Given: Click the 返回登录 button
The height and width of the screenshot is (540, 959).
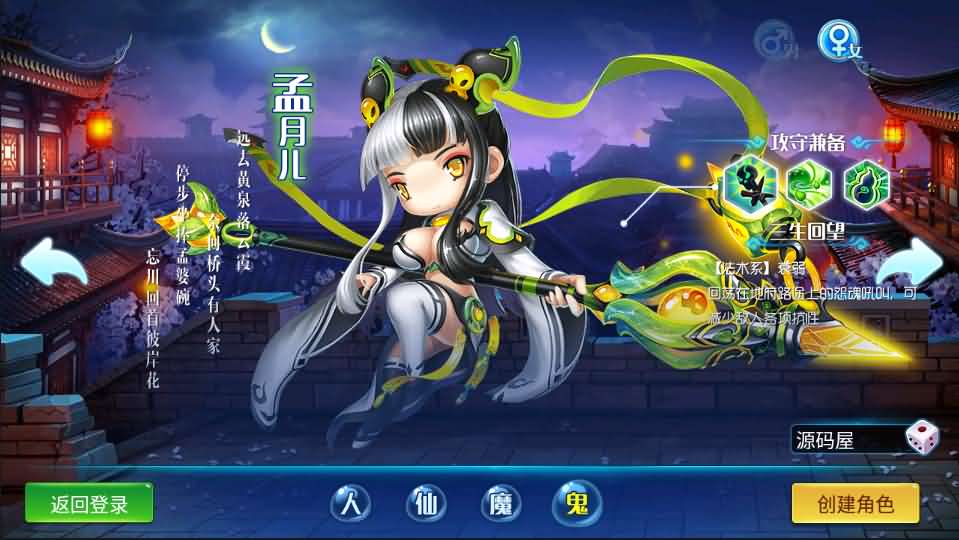Looking at the screenshot, I should point(89,503).
